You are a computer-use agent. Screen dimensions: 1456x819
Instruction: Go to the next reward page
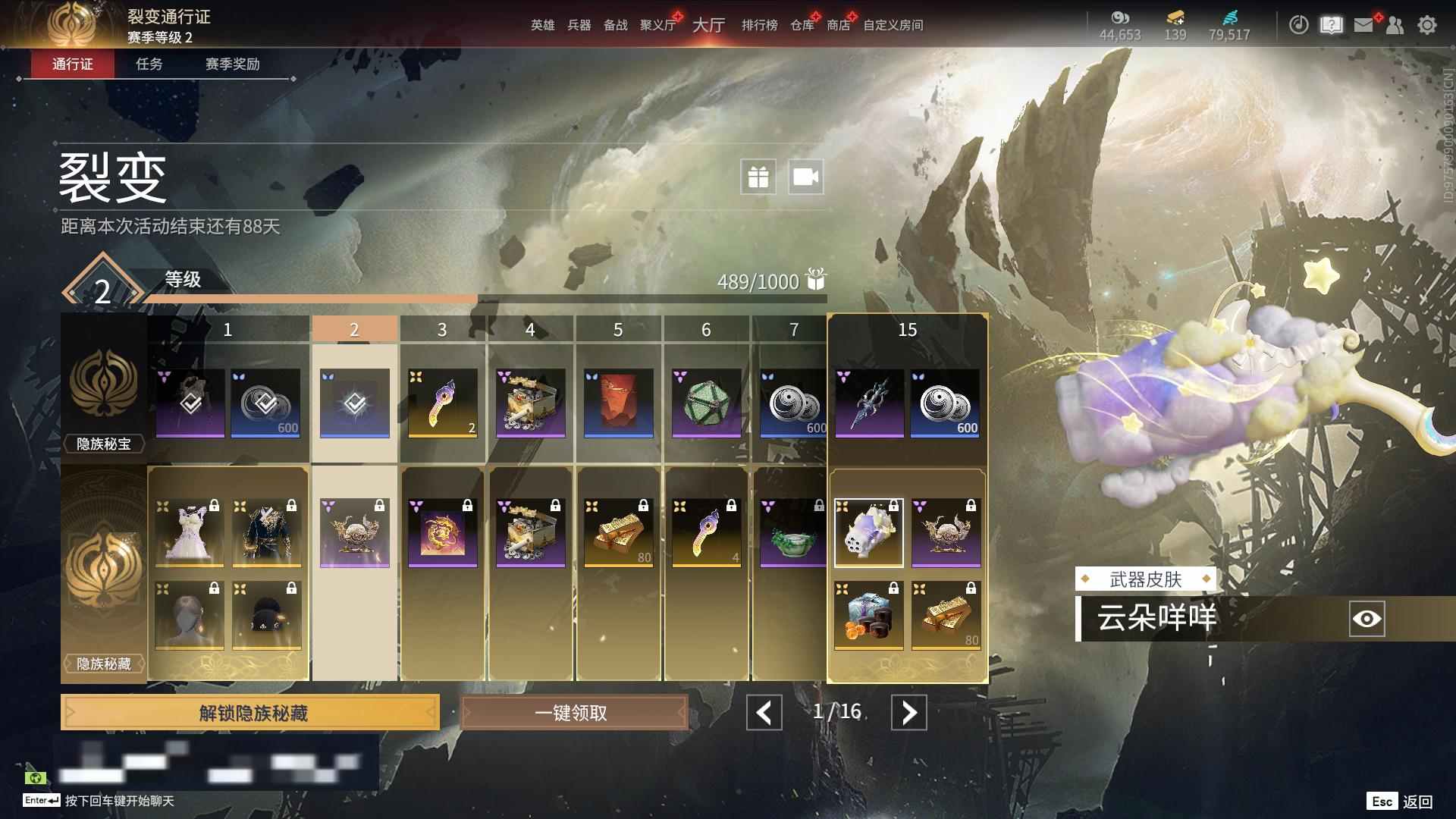coord(908,713)
